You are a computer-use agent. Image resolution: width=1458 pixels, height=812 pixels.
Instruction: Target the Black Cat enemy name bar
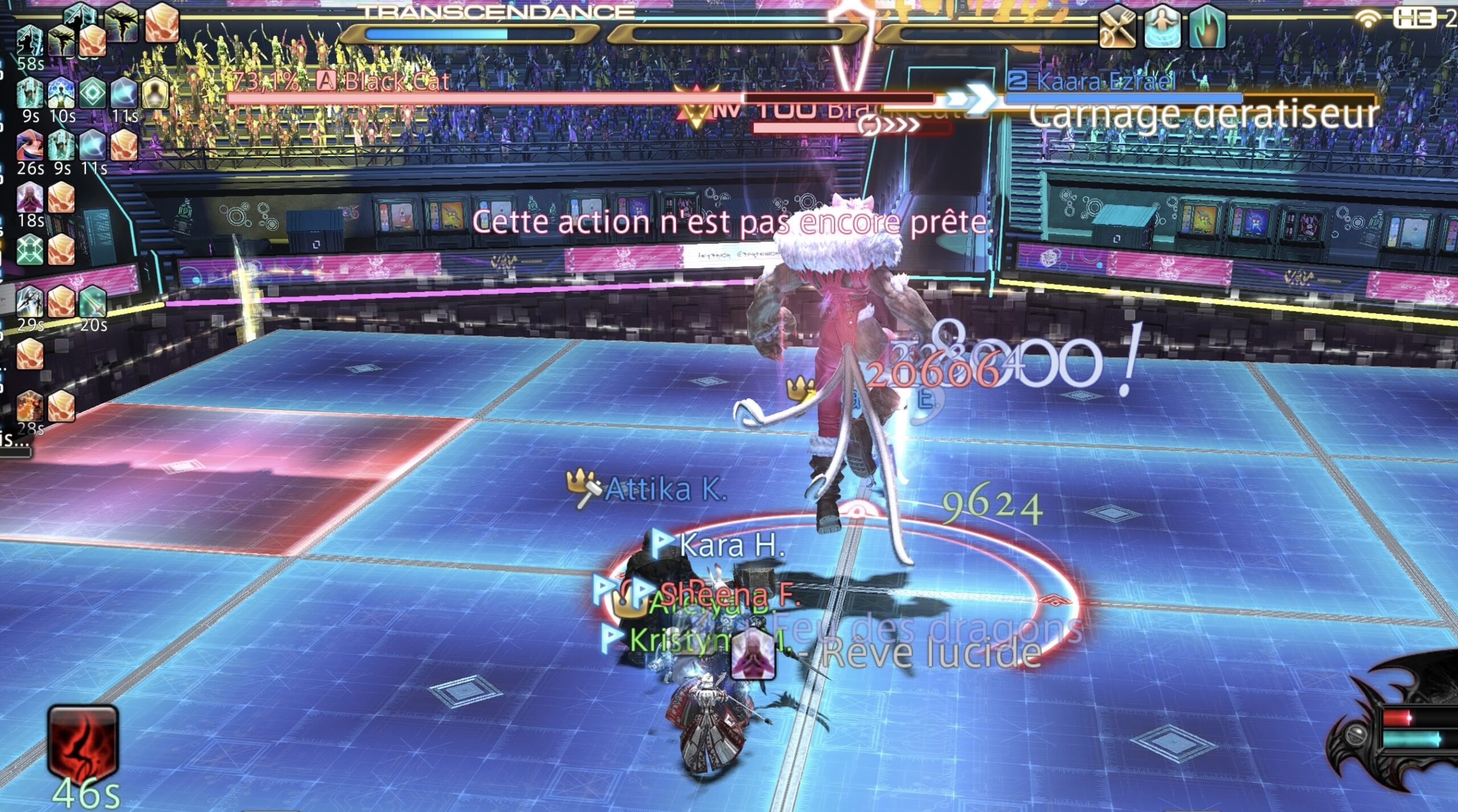pos(396,82)
